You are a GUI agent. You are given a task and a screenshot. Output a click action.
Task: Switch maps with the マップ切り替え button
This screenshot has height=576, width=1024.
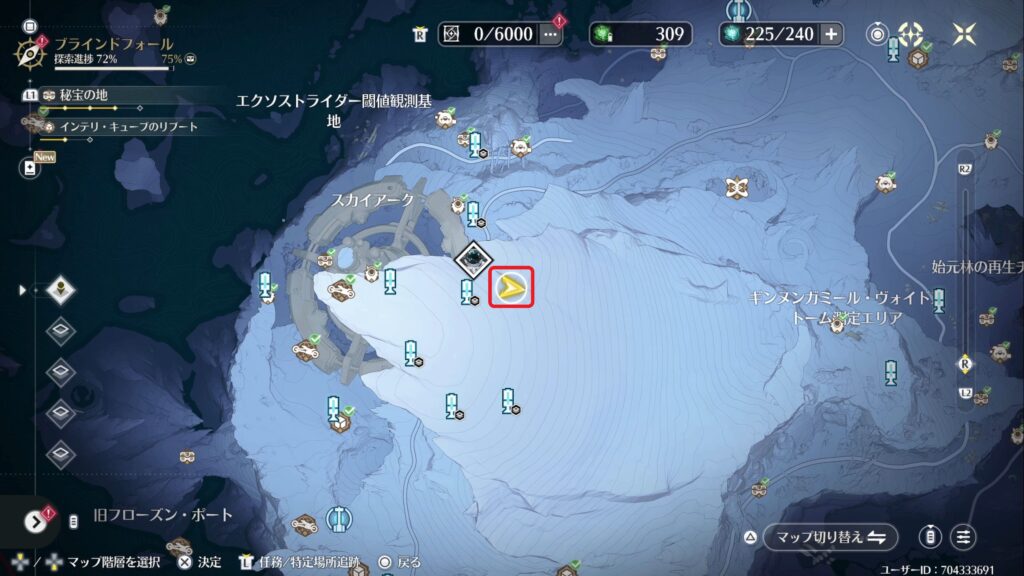(x=830, y=537)
